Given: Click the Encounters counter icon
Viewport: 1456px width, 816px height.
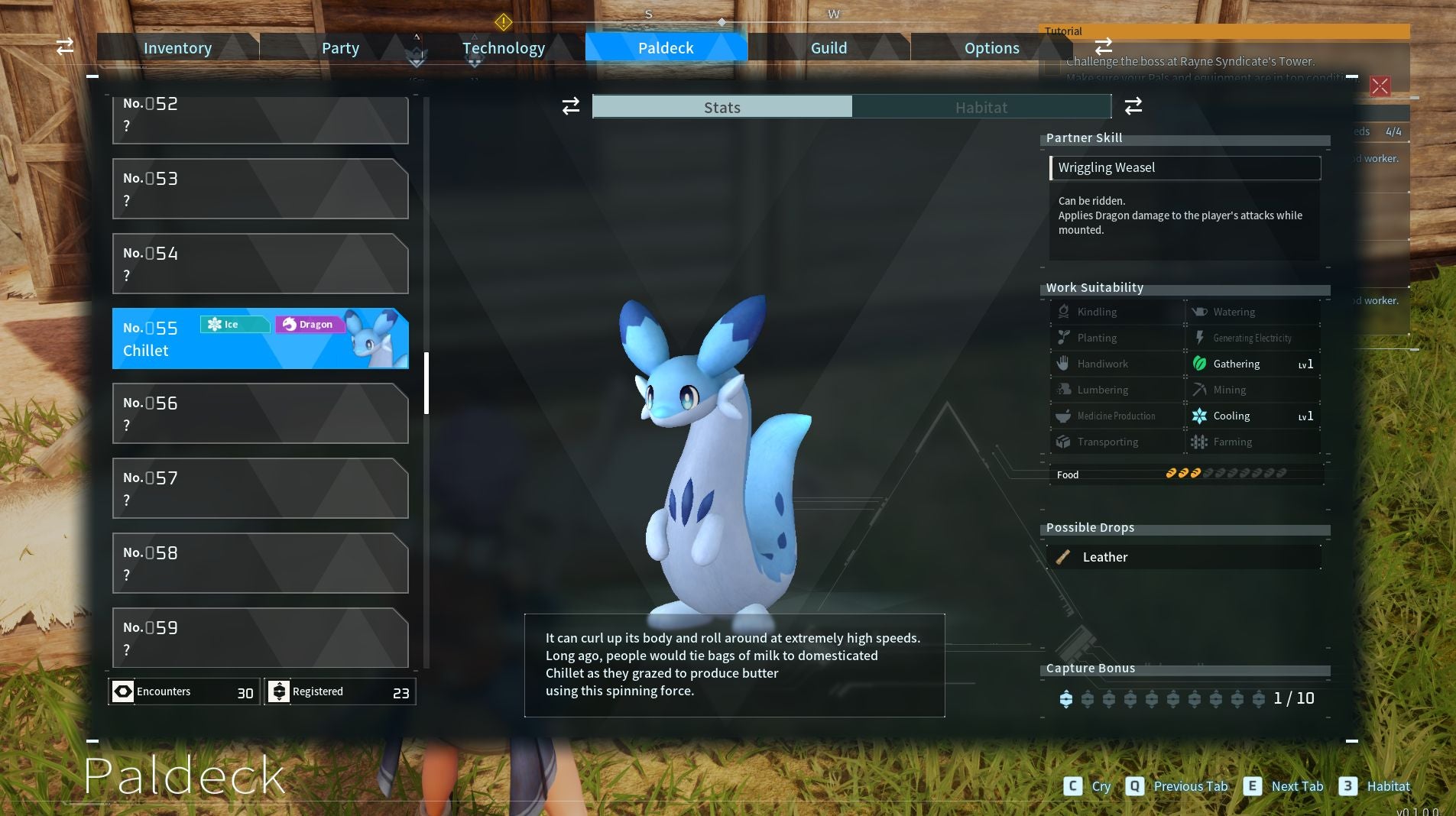Looking at the screenshot, I should pos(123,691).
